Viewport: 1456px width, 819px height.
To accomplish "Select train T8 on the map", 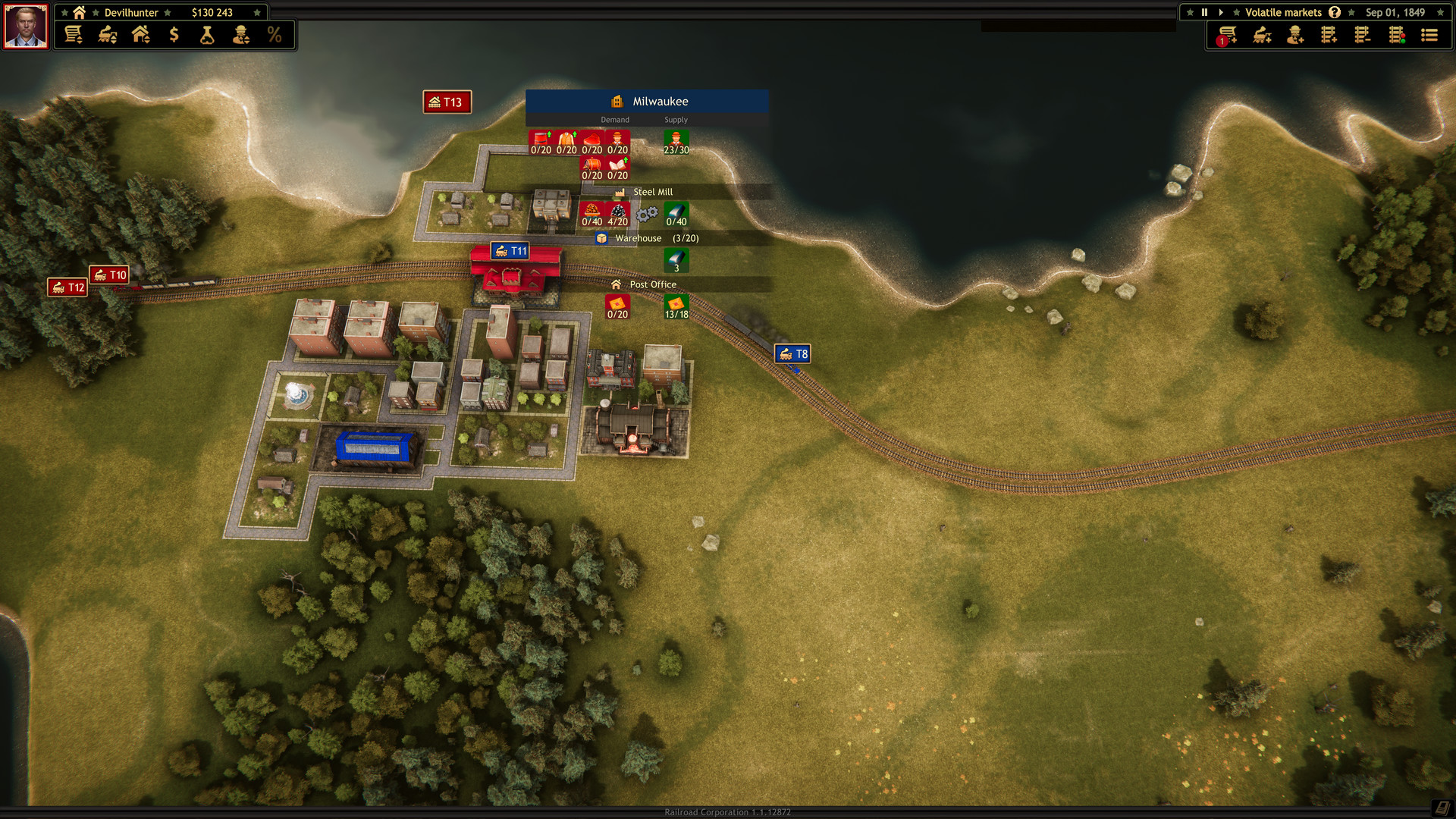I will [793, 353].
